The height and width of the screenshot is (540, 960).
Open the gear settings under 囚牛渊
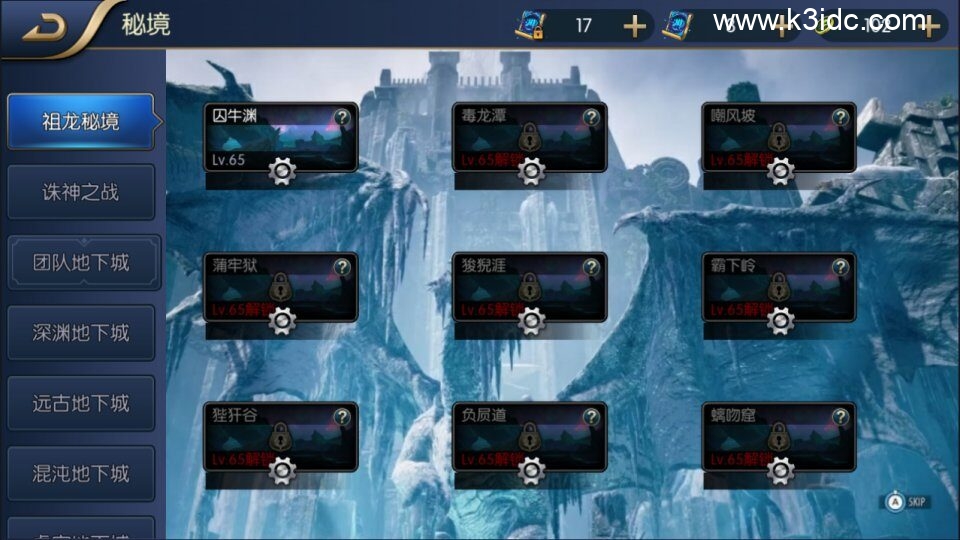pos(282,172)
